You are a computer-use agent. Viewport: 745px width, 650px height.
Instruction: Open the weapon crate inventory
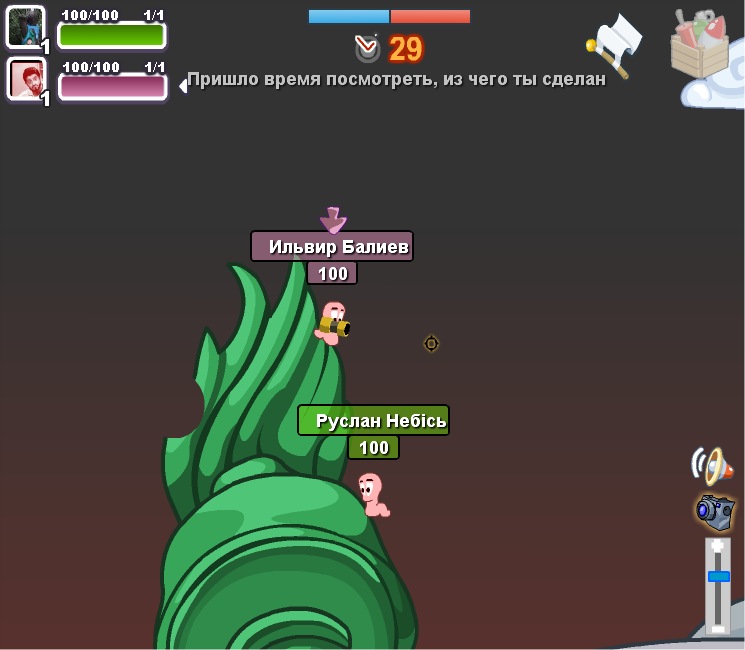coord(701,46)
